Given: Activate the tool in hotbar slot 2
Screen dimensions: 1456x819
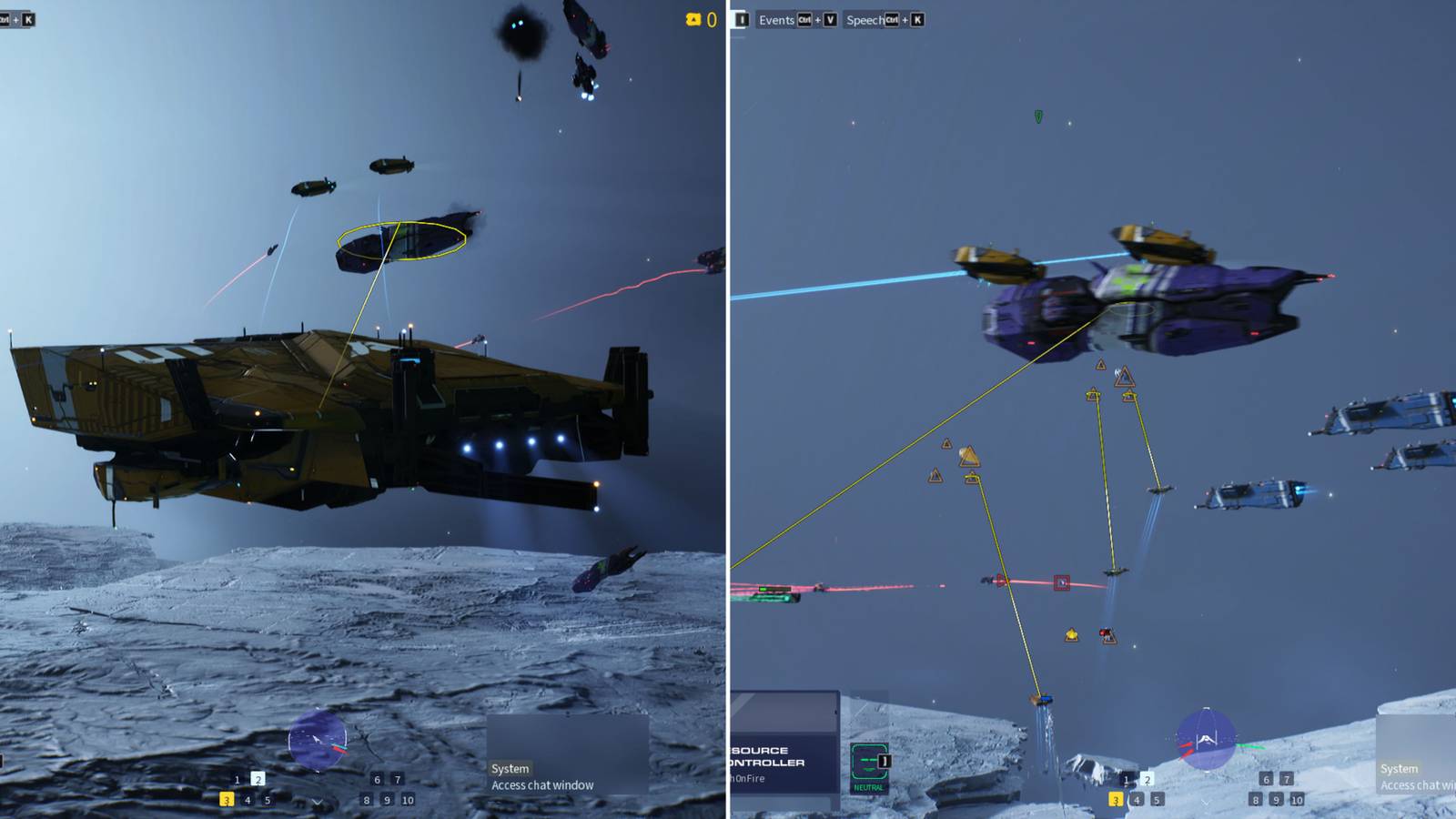Looking at the screenshot, I should (x=258, y=779).
